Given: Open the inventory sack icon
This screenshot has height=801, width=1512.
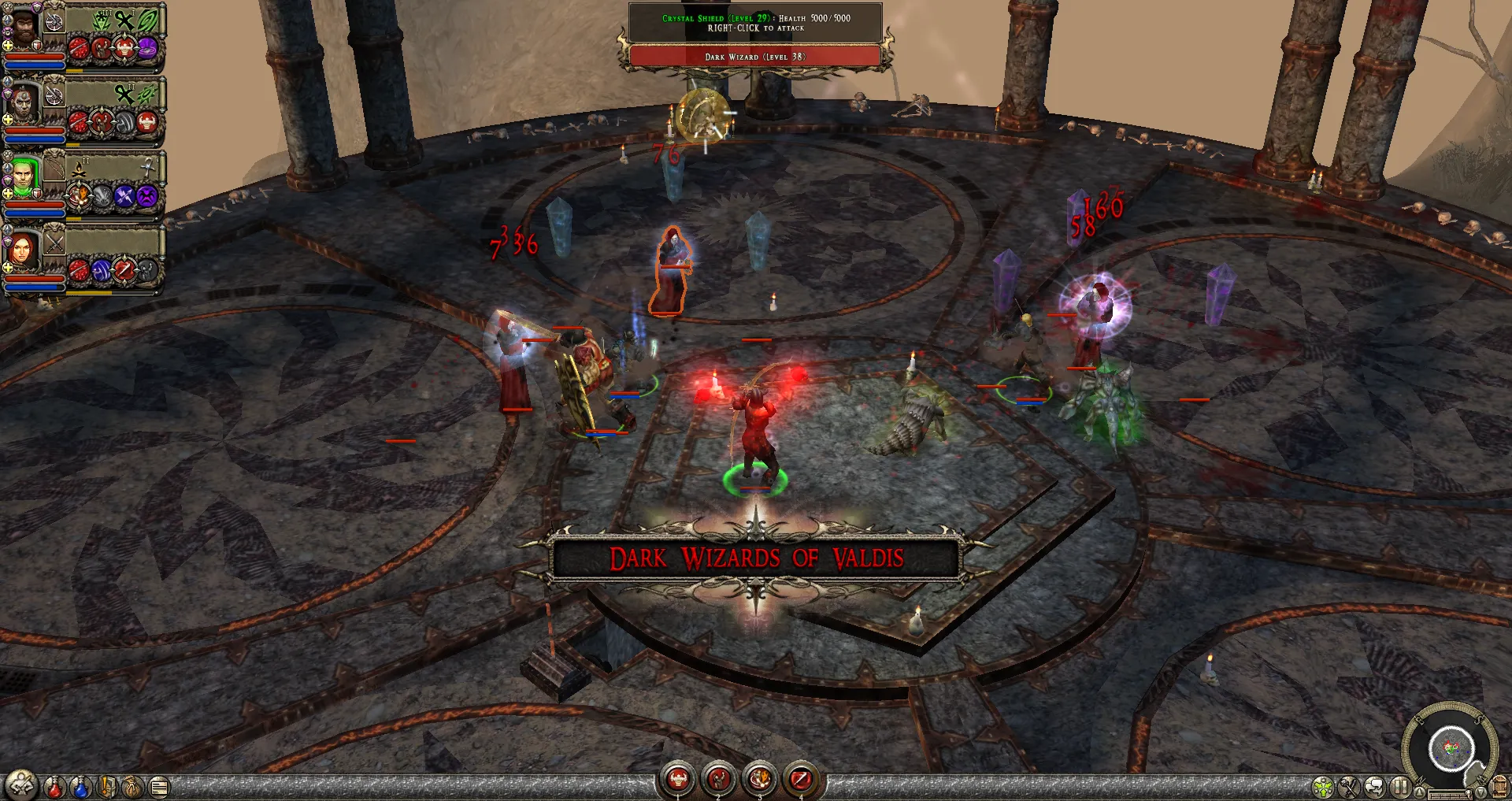Looking at the screenshot, I should [x=133, y=786].
